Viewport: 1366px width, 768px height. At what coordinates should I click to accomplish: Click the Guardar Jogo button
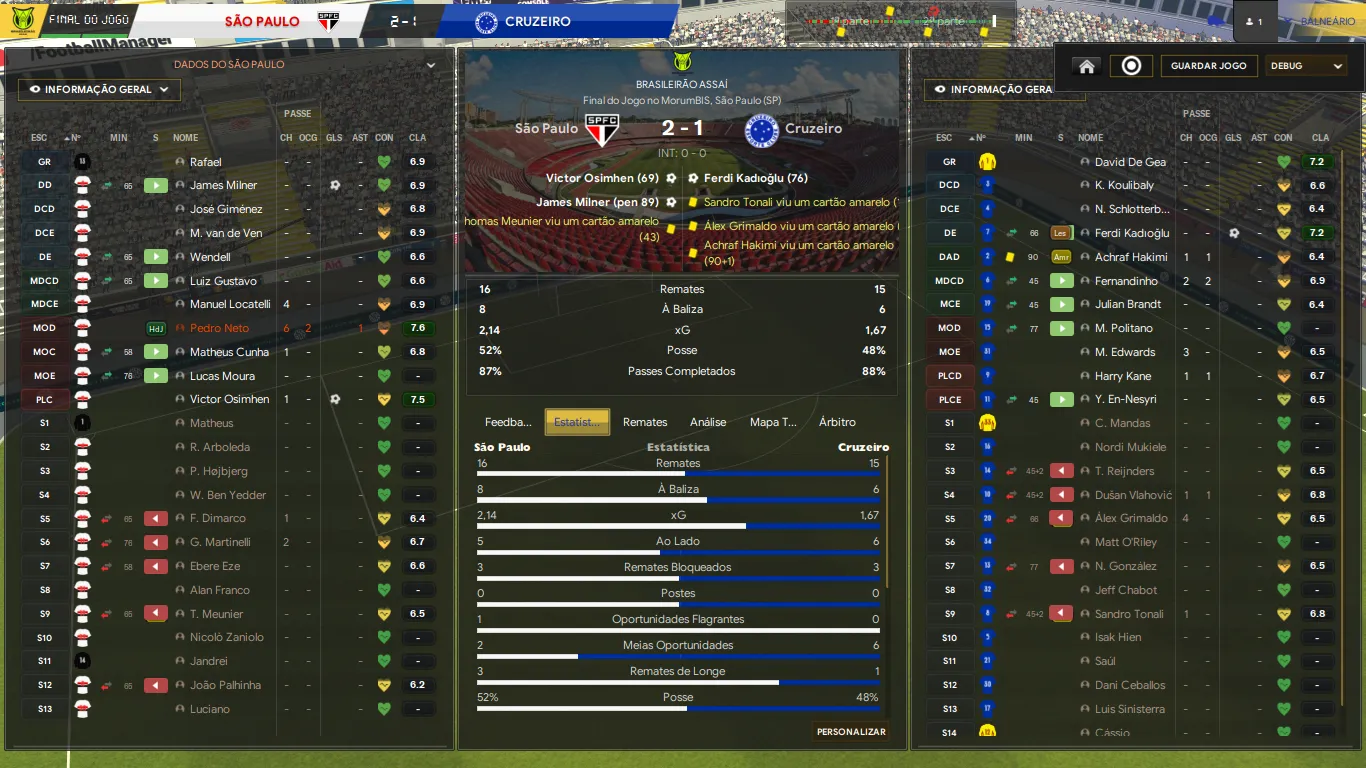point(1209,66)
